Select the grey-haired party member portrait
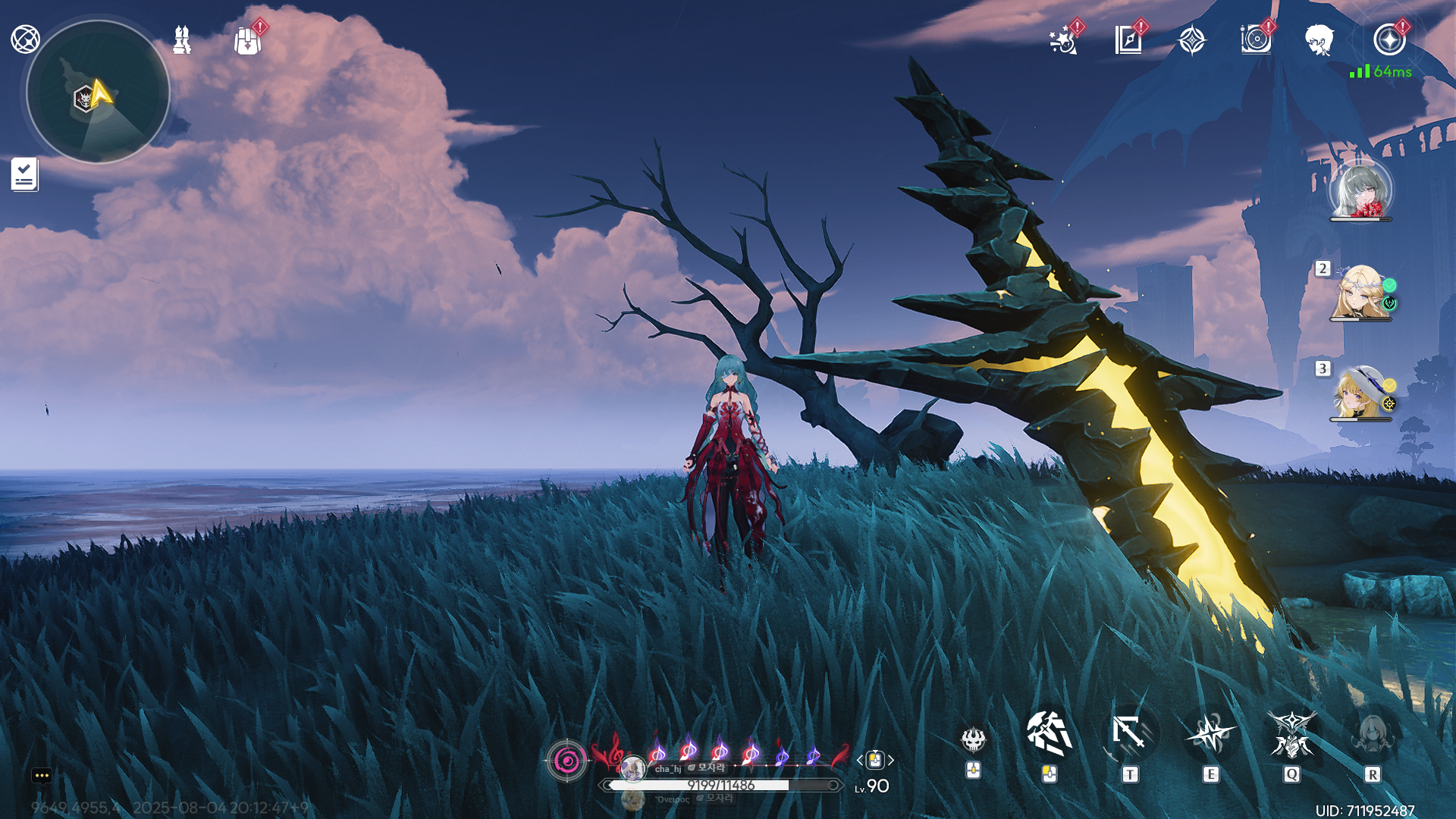The height and width of the screenshot is (819, 1456). (x=1361, y=190)
